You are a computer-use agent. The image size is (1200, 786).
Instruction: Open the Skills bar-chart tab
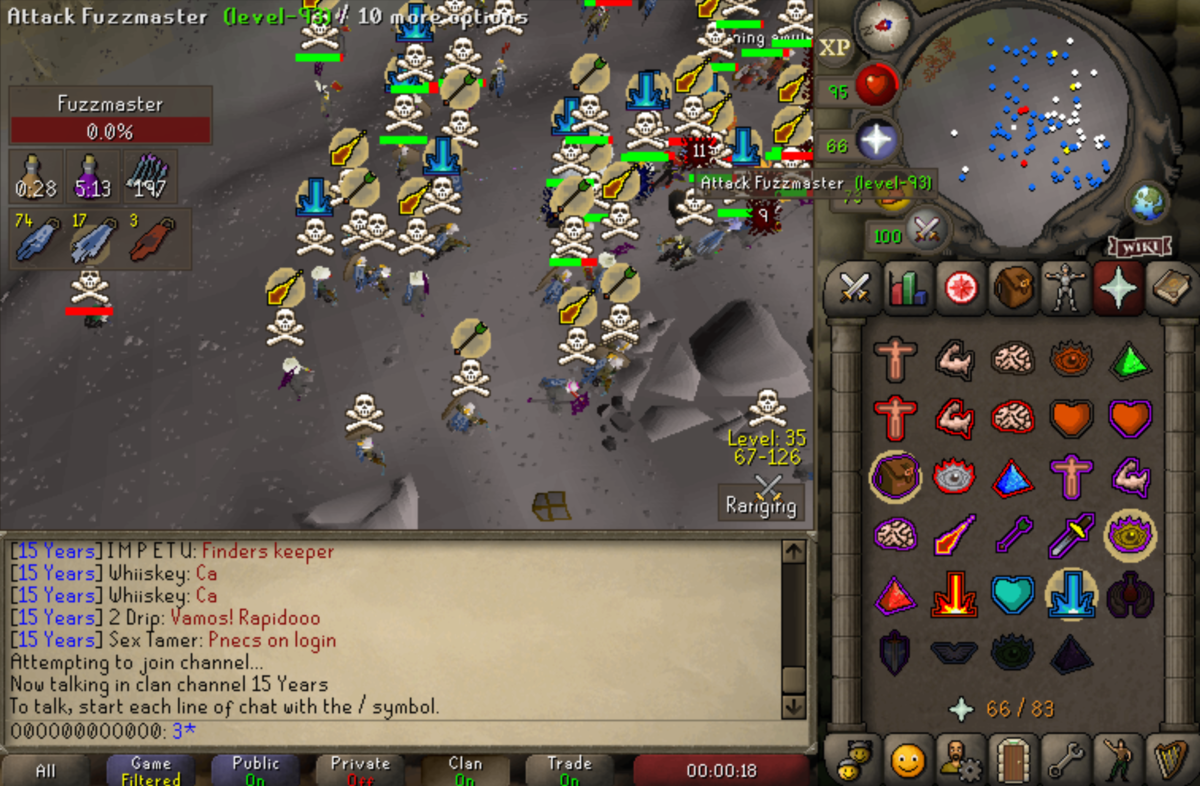pos(909,288)
